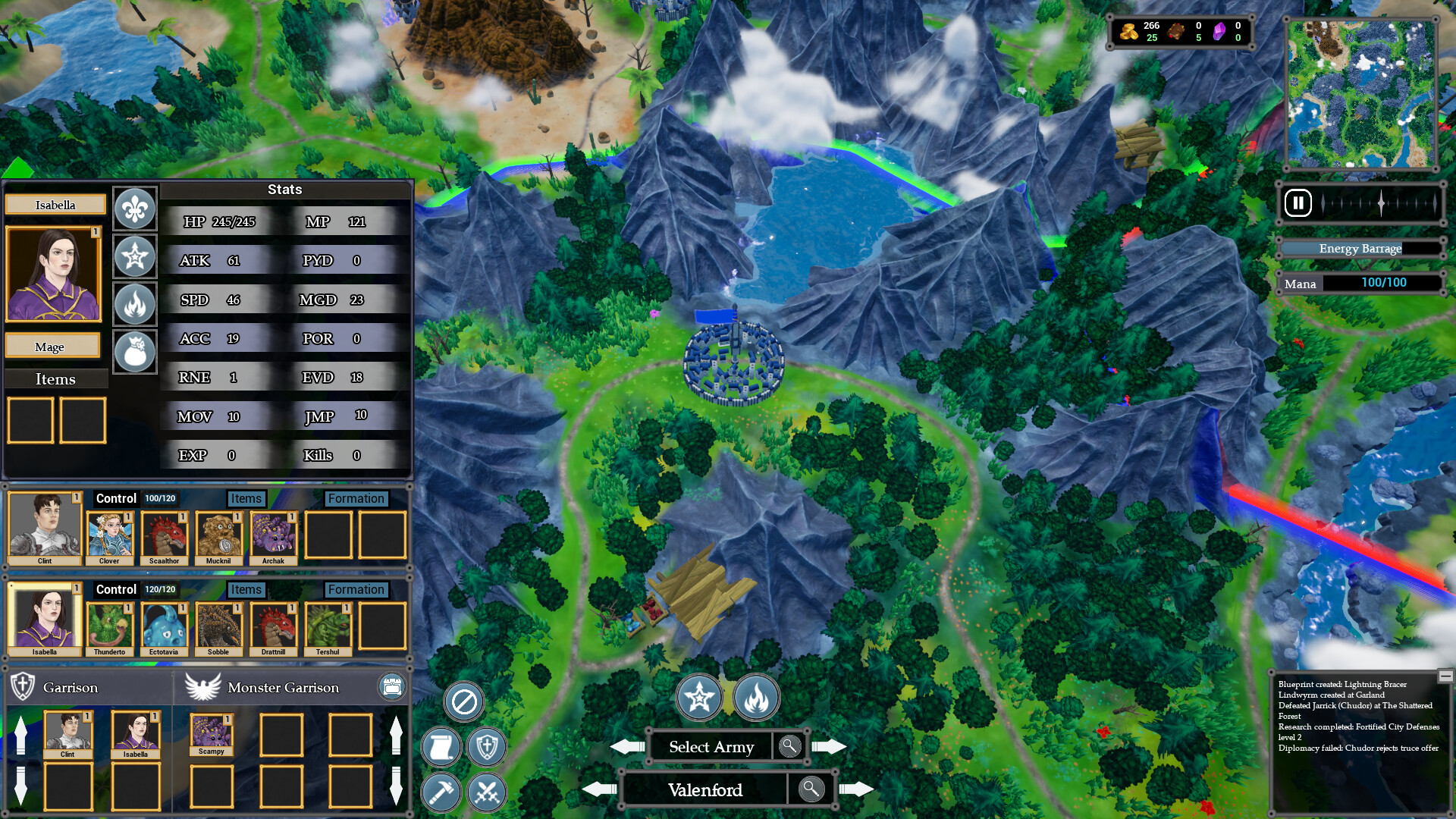Click the cancel (no-entry) icon above the scroll
The height and width of the screenshot is (819, 1456).
(x=463, y=702)
